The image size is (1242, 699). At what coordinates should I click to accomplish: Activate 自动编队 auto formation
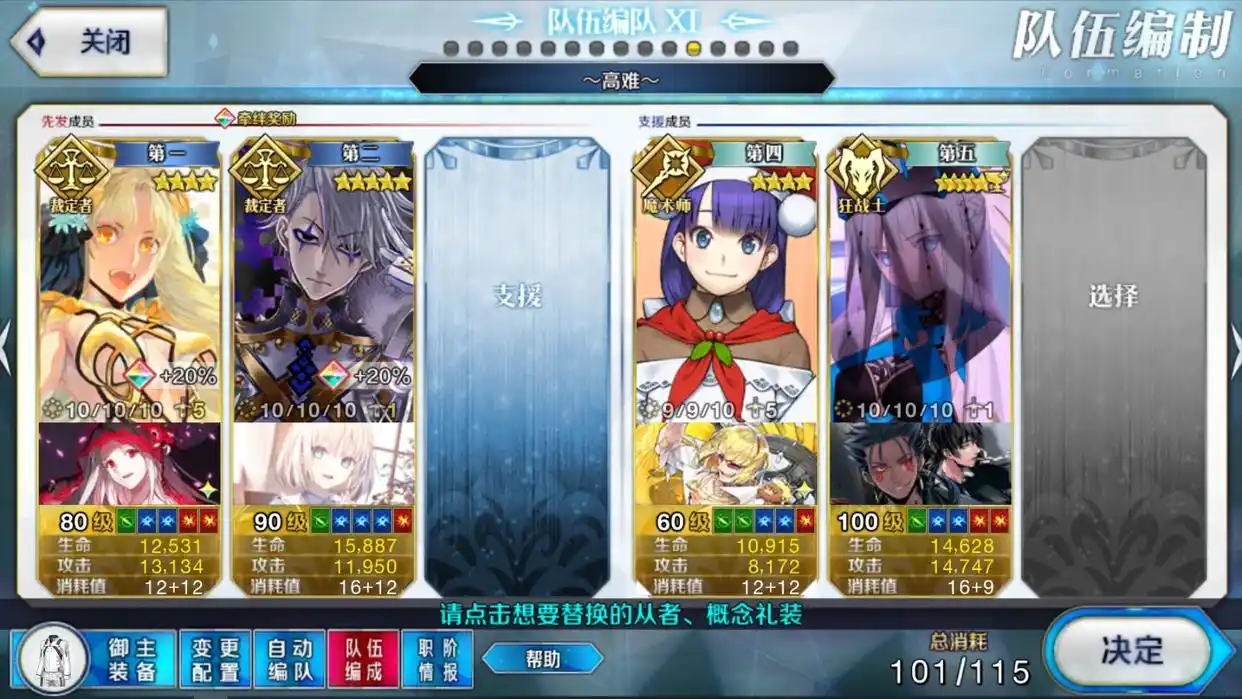pos(290,659)
